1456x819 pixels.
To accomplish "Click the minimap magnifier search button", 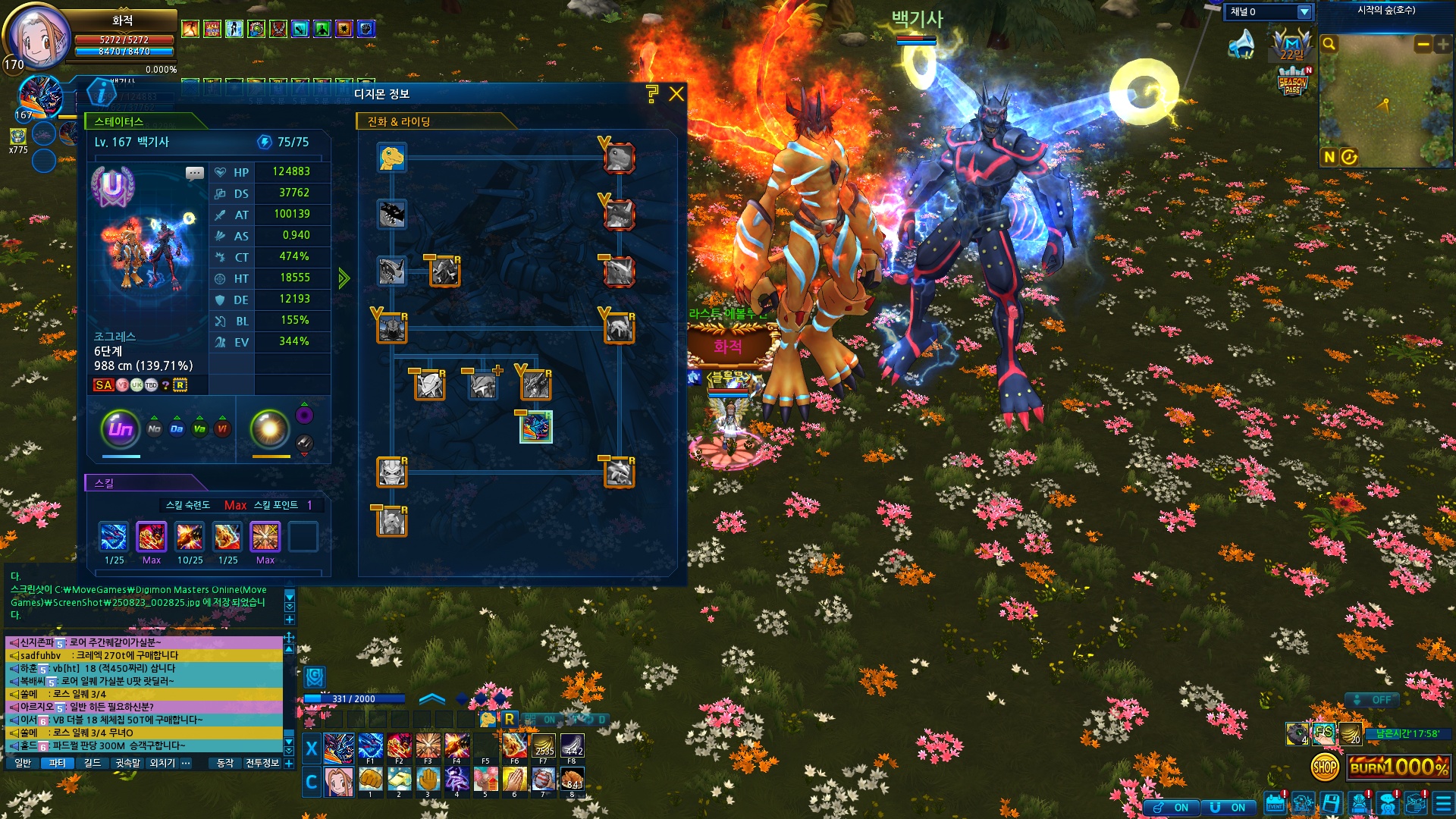I will (x=1329, y=44).
